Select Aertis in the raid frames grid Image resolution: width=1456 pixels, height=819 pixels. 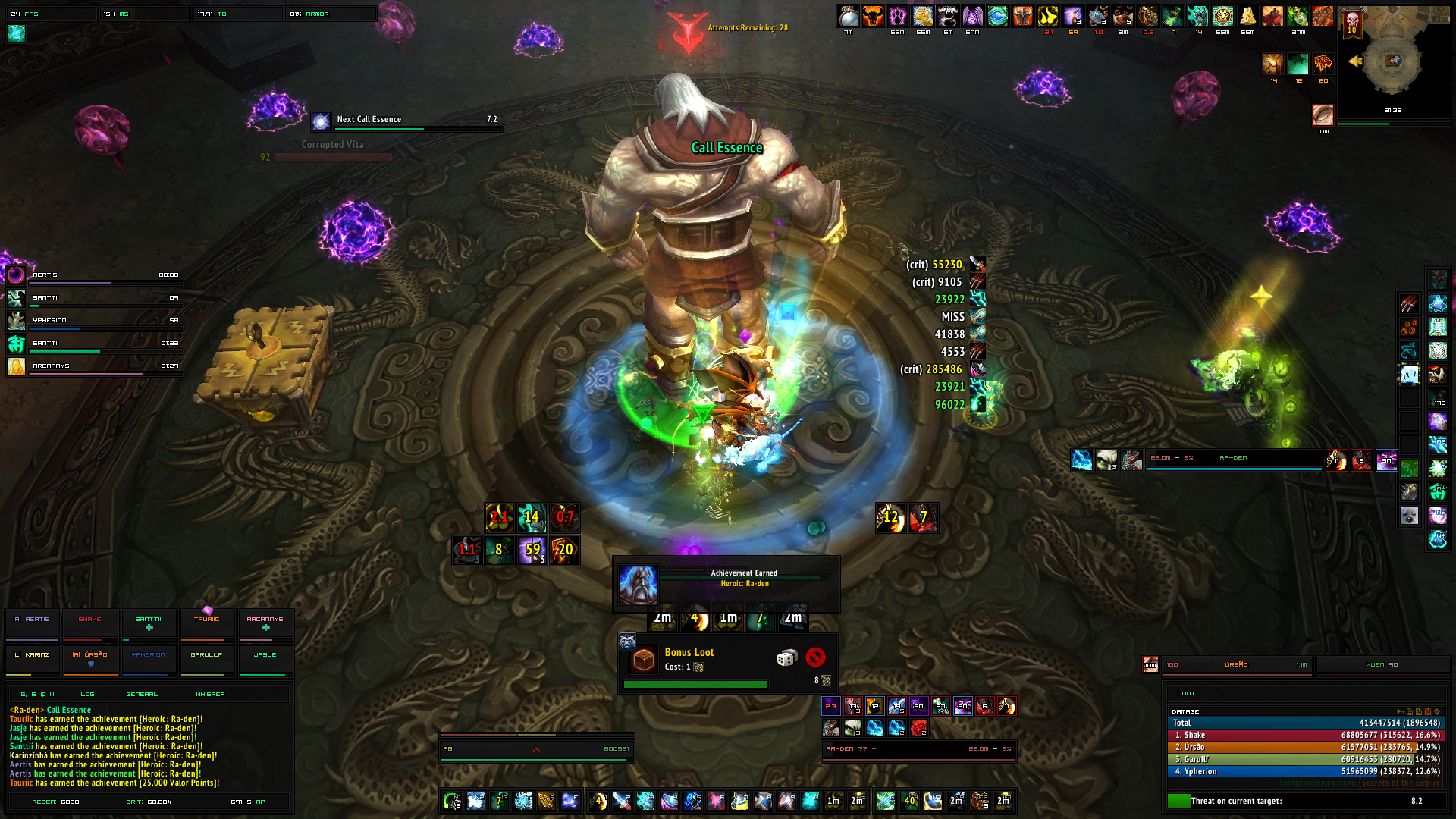tap(33, 625)
